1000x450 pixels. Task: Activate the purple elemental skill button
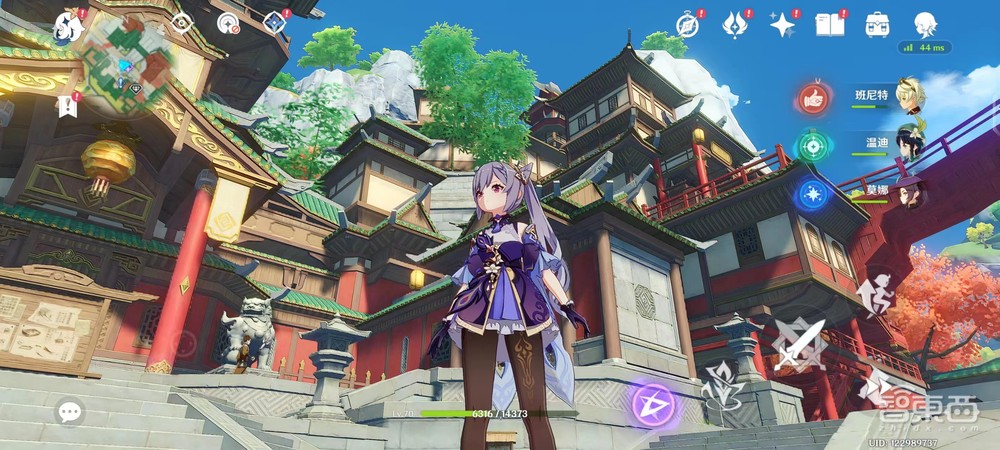(654, 406)
